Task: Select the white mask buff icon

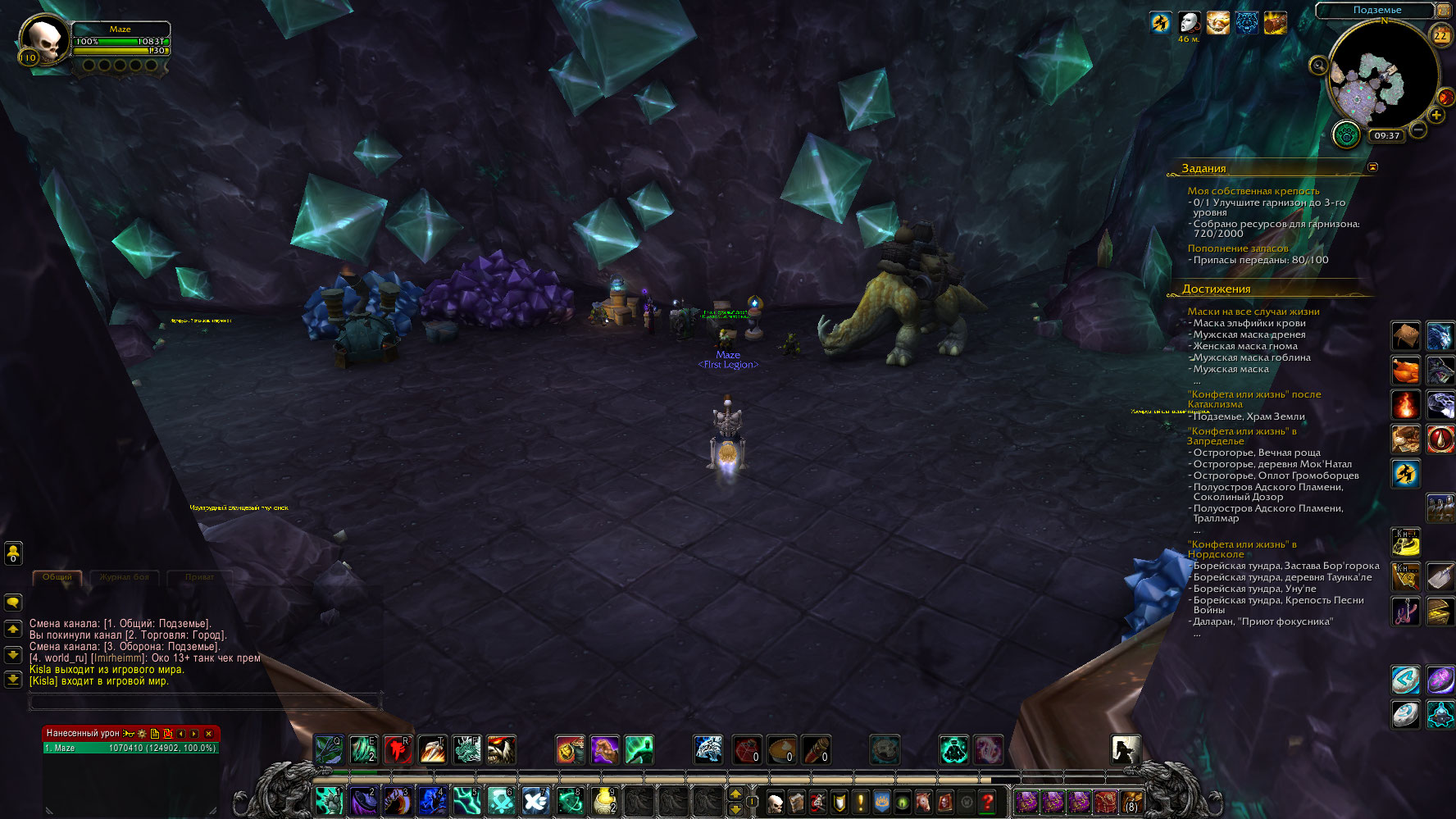Action: point(1189,23)
